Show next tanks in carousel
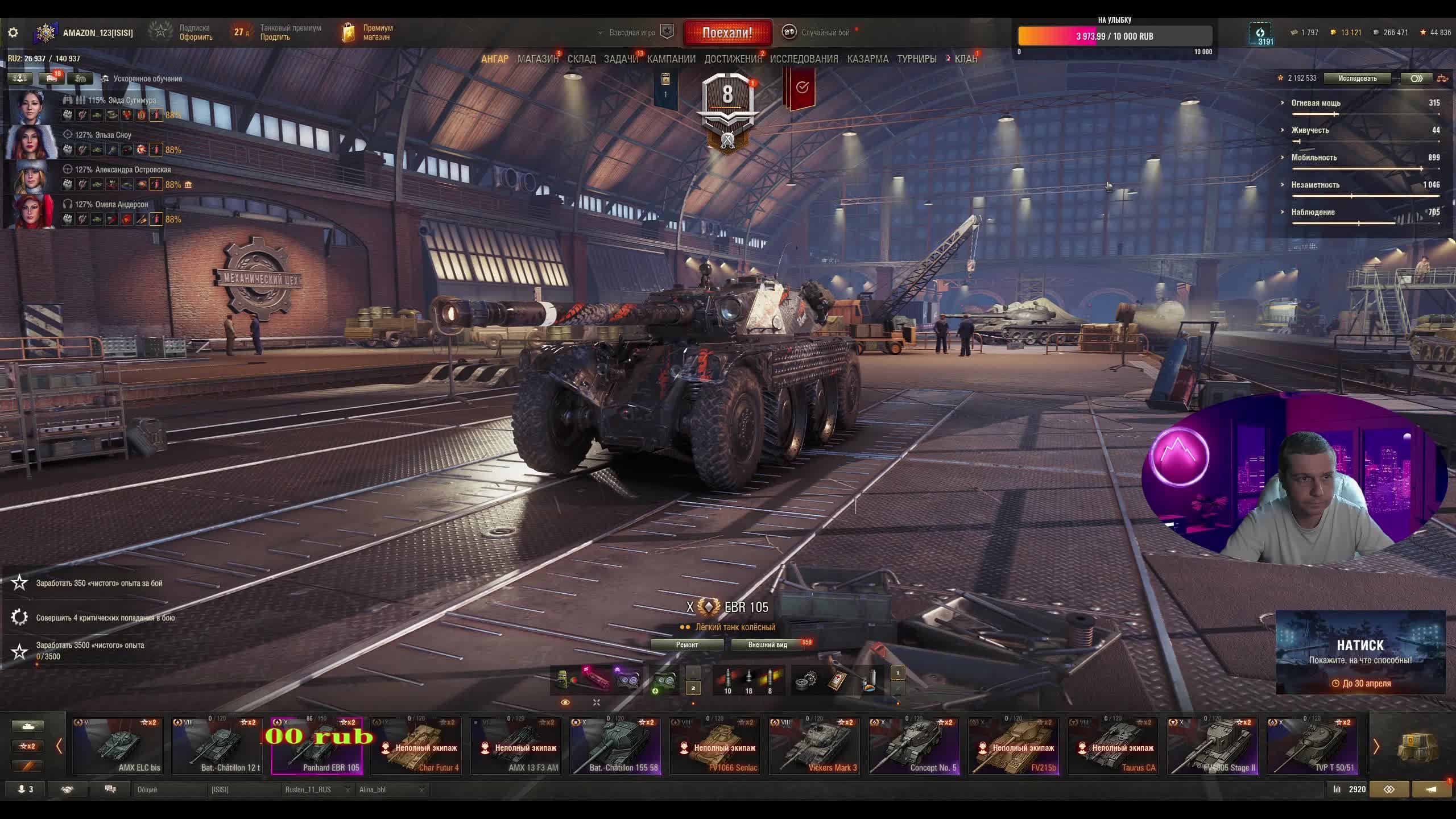The image size is (1456, 819). point(1376,747)
